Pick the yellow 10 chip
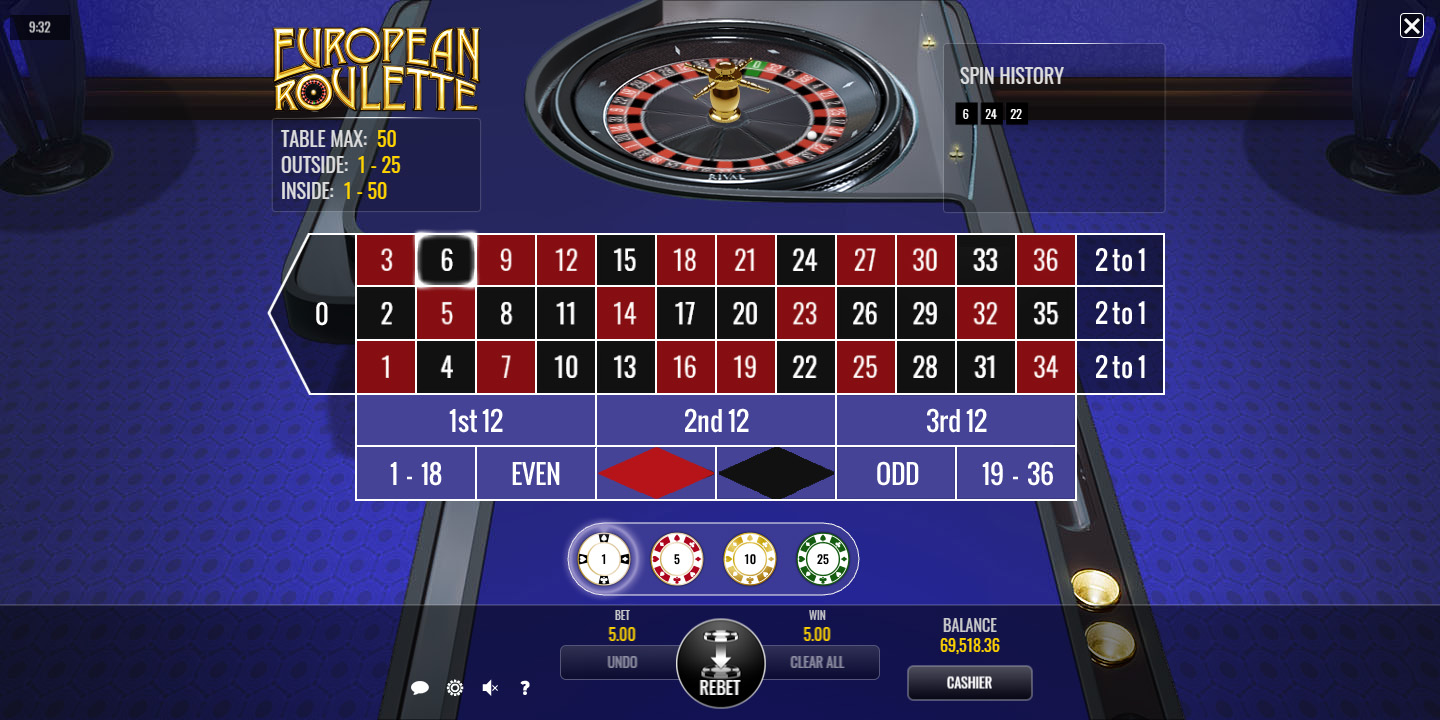Image resolution: width=1440 pixels, height=720 pixels. pyautogui.click(x=750, y=559)
